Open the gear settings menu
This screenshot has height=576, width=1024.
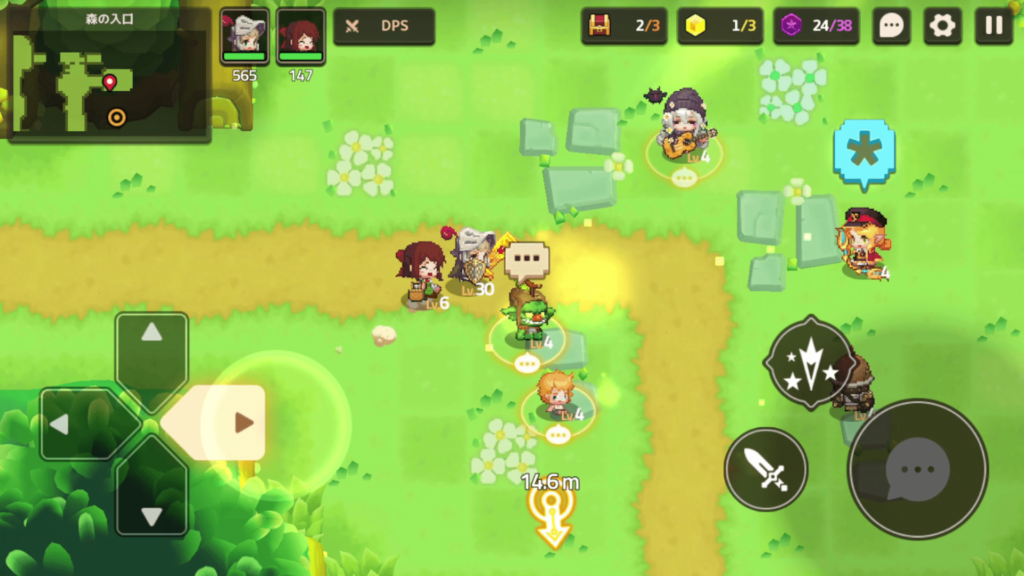click(x=942, y=27)
